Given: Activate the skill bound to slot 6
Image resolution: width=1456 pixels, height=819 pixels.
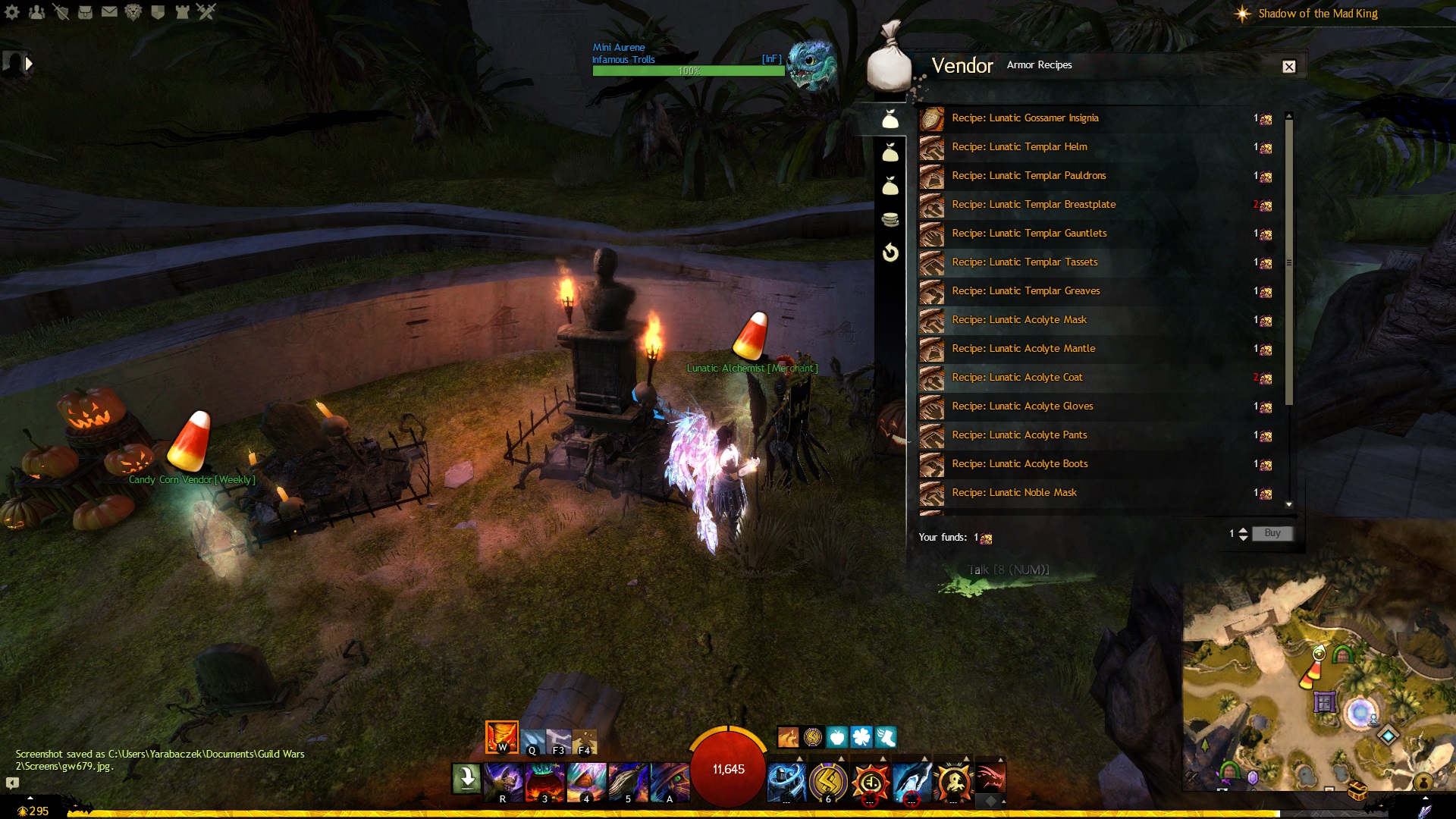Looking at the screenshot, I should (x=828, y=781).
